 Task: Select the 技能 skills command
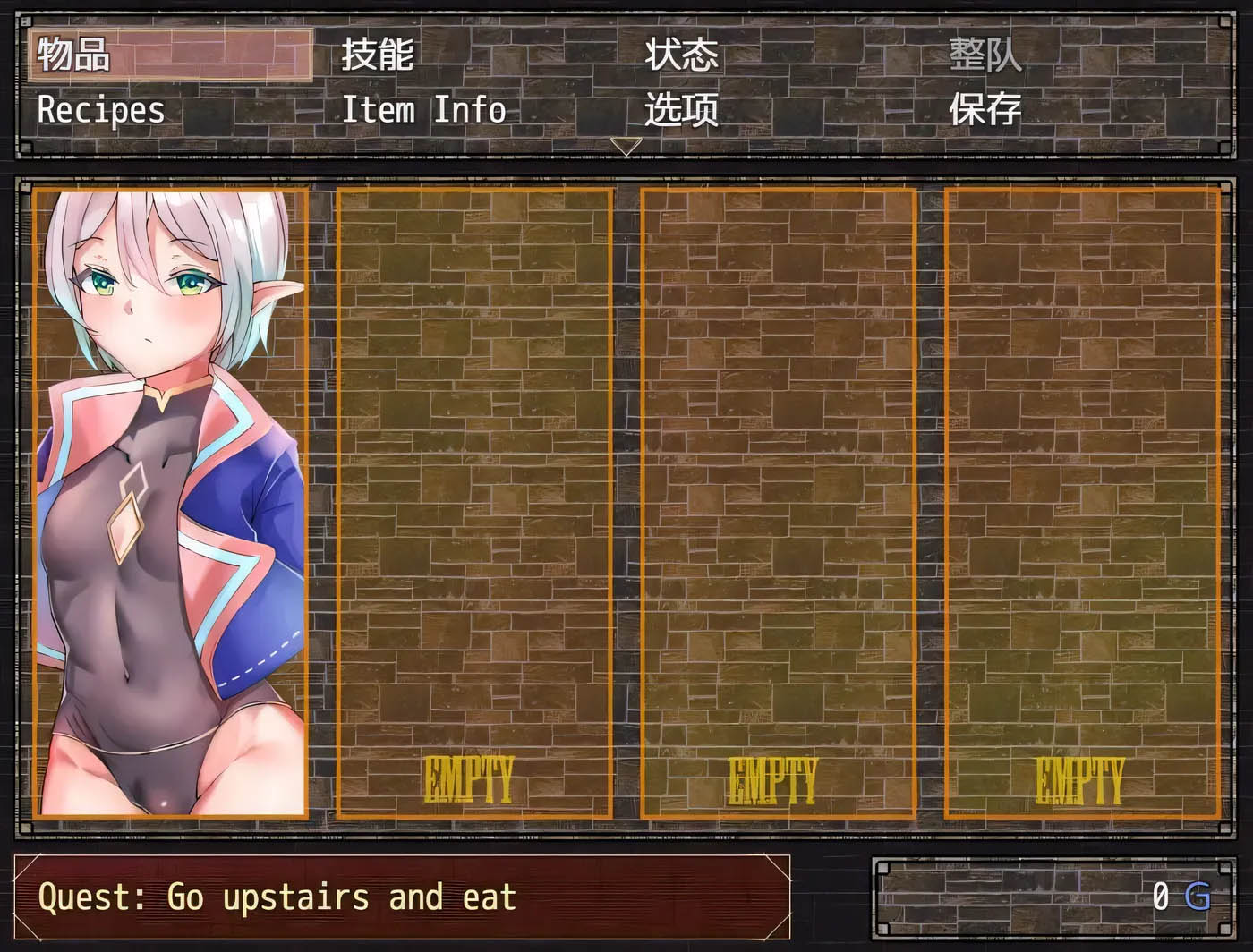[376, 55]
